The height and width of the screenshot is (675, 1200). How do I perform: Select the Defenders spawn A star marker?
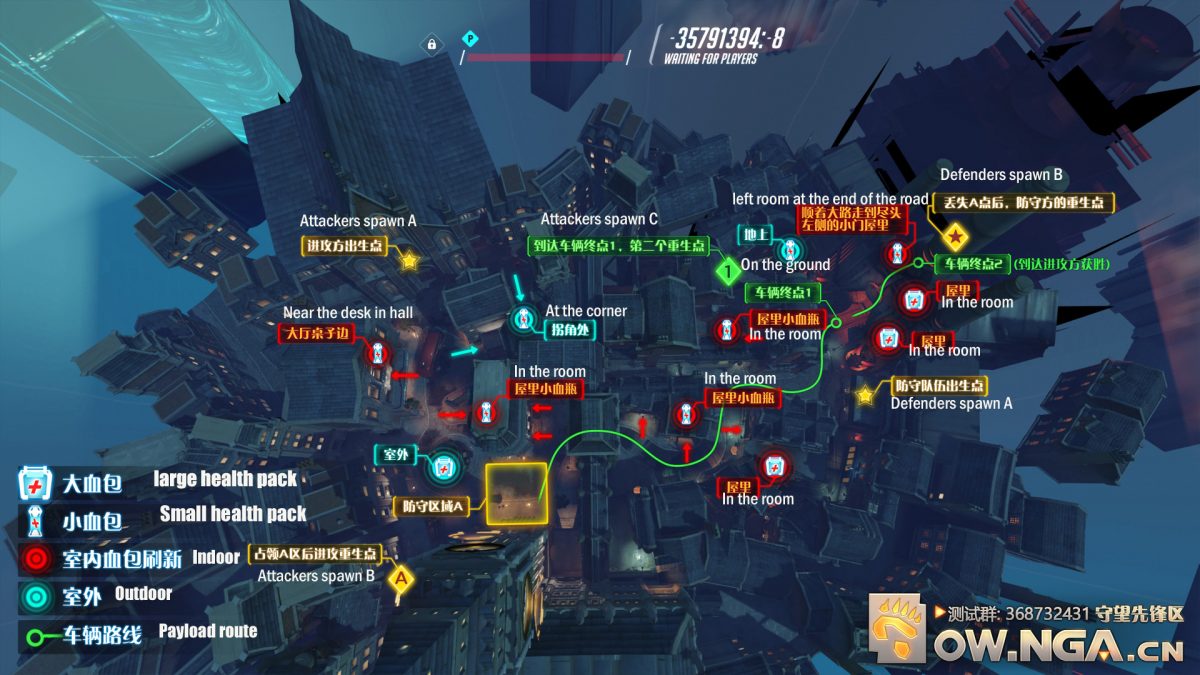tap(865, 395)
